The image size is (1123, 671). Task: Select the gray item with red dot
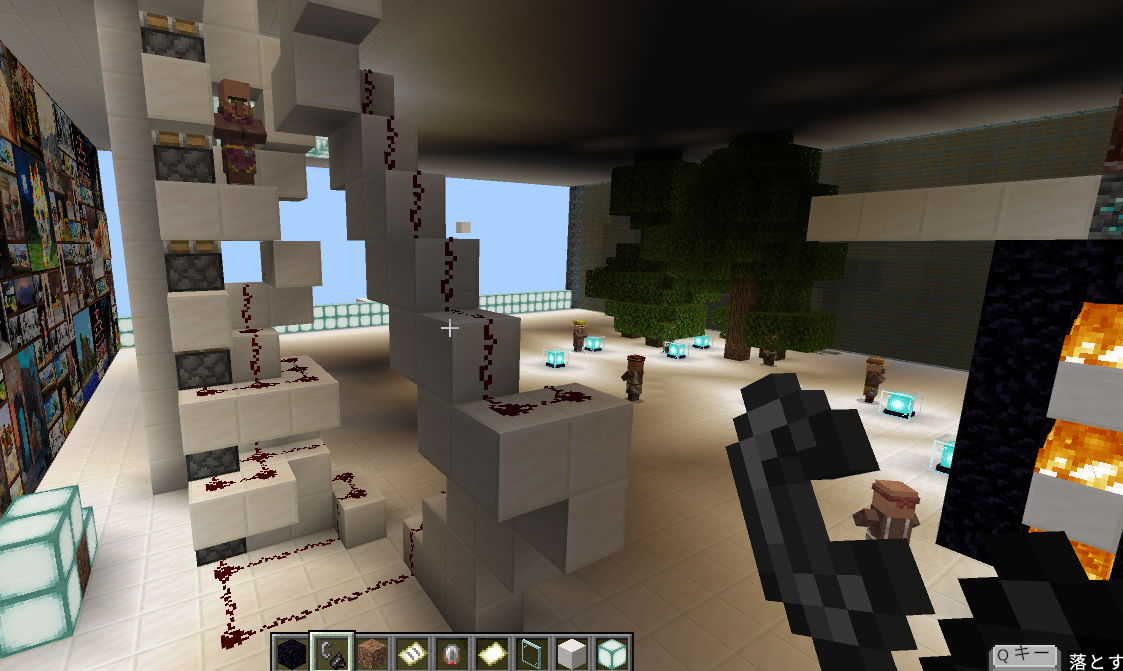[450, 653]
